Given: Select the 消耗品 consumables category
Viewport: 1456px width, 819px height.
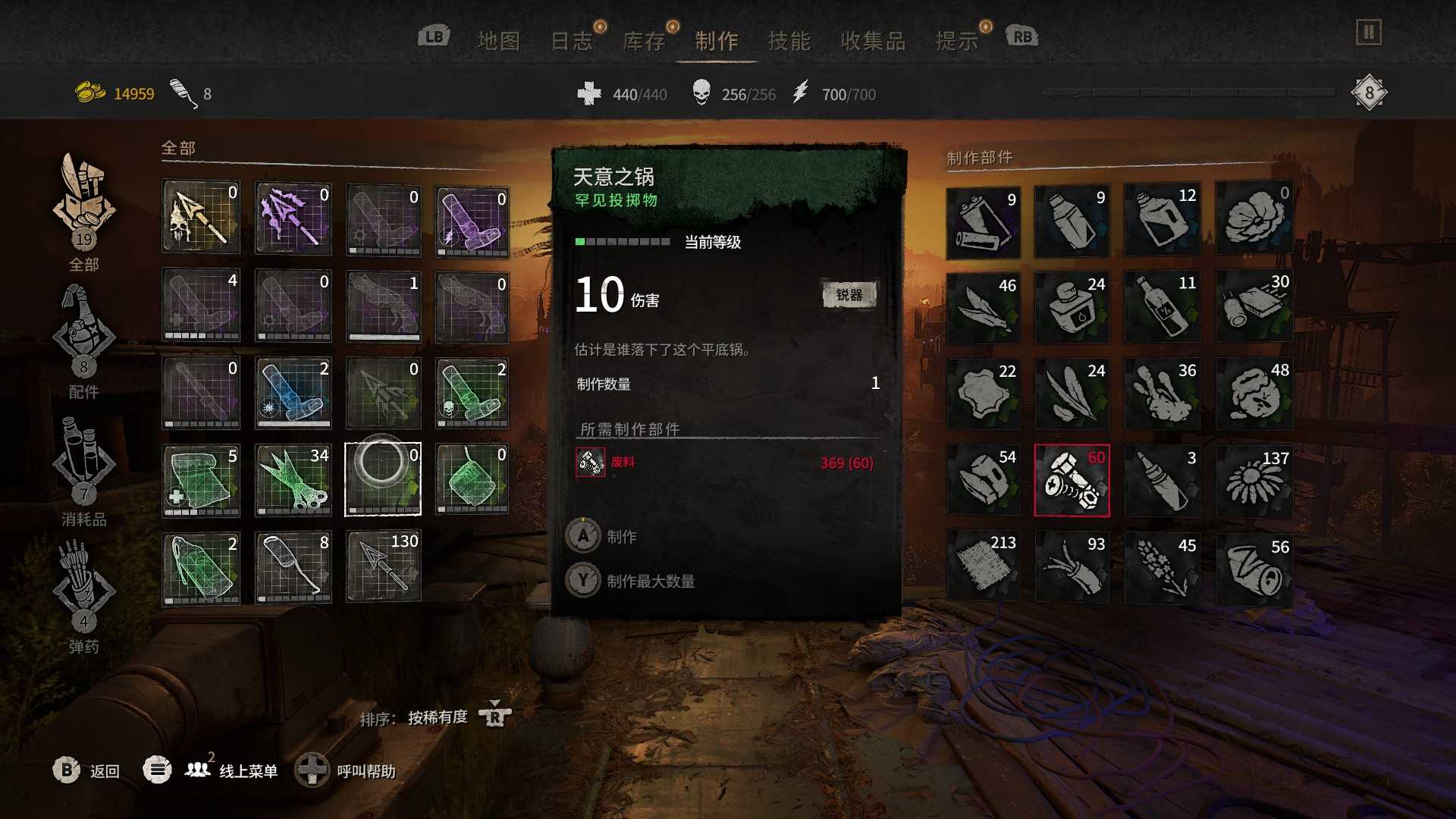Looking at the screenshot, I should (x=83, y=466).
